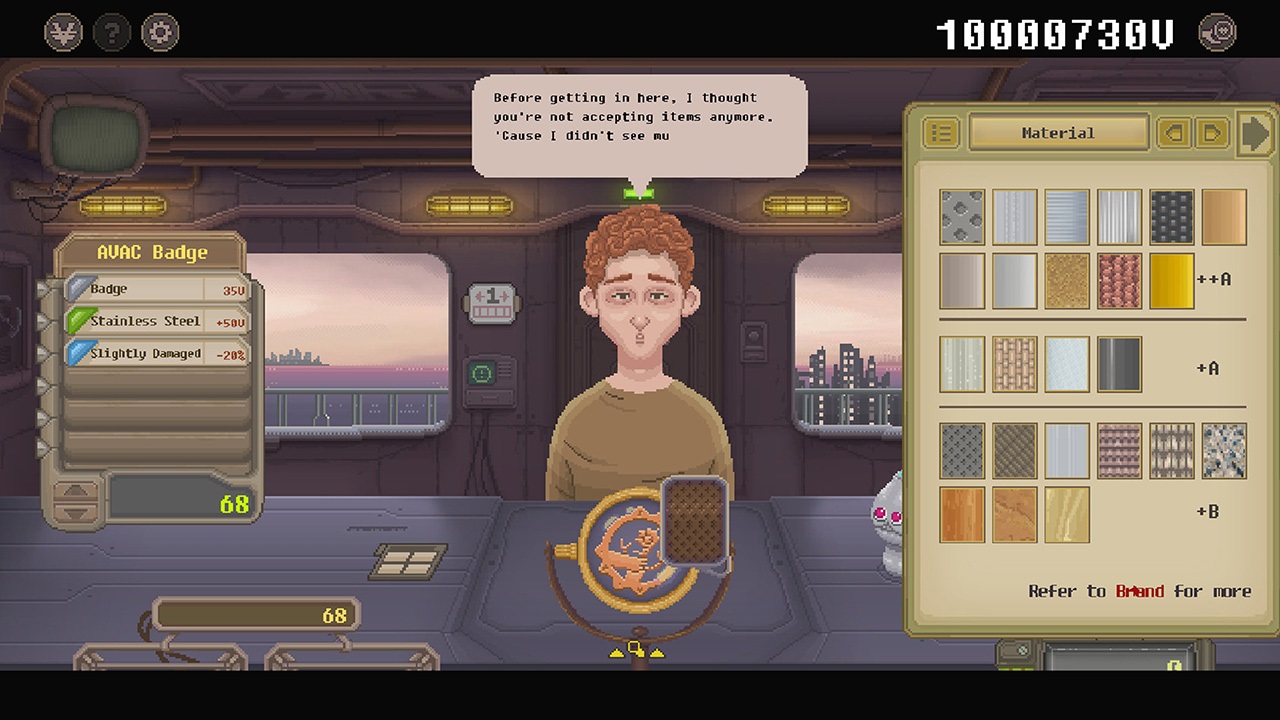
Task: Toggle the Slightly Damaged condition tag
Action: (155, 353)
